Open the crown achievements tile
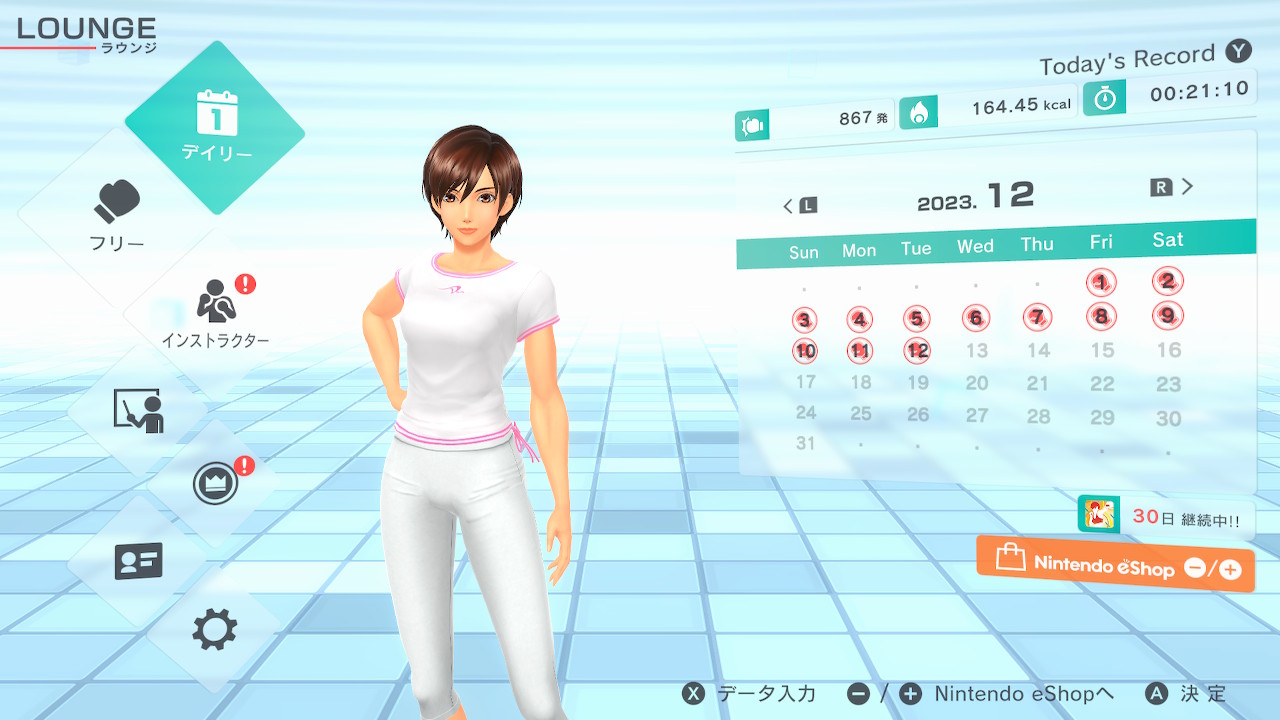Image resolution: width=1280 pixels, height=720 pixels. pos(215,485)
